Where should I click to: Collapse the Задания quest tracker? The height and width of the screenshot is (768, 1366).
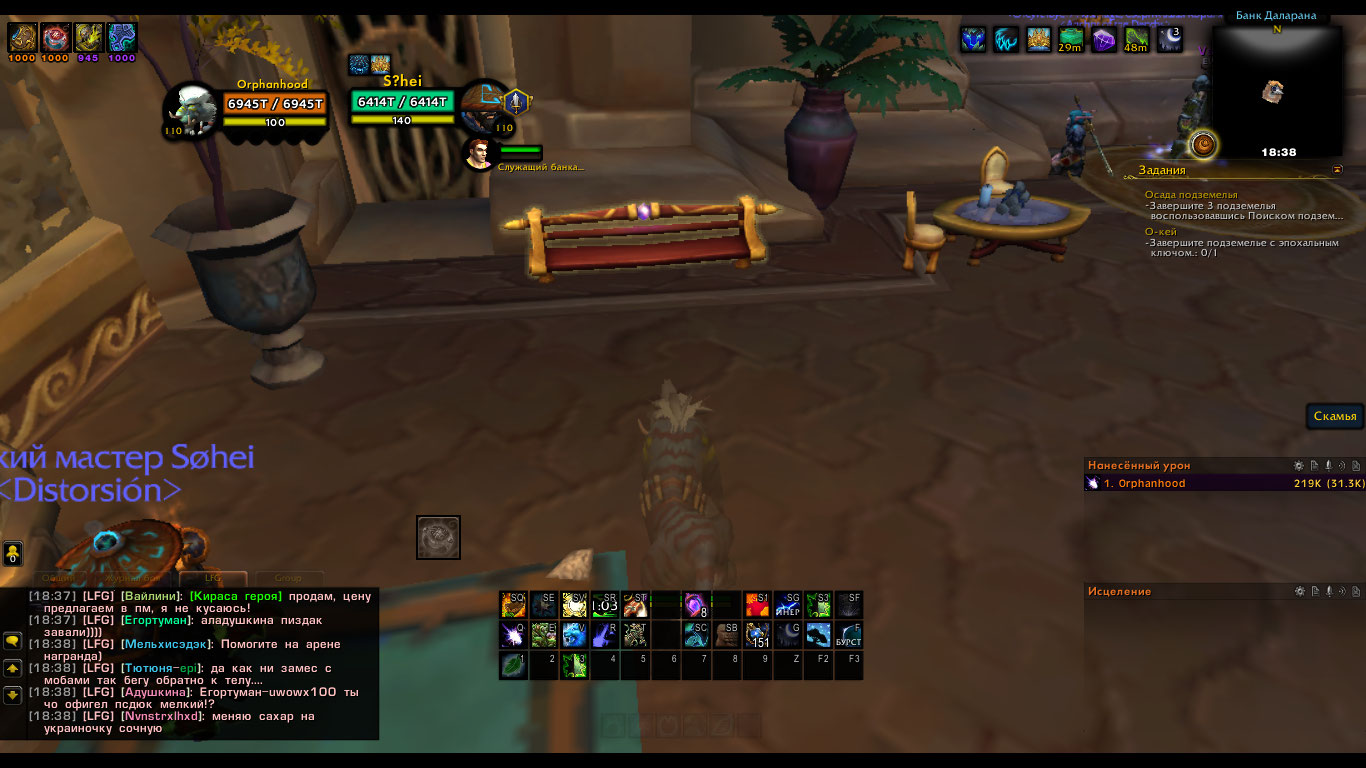pyautogui.click(x=1337, y=170)
